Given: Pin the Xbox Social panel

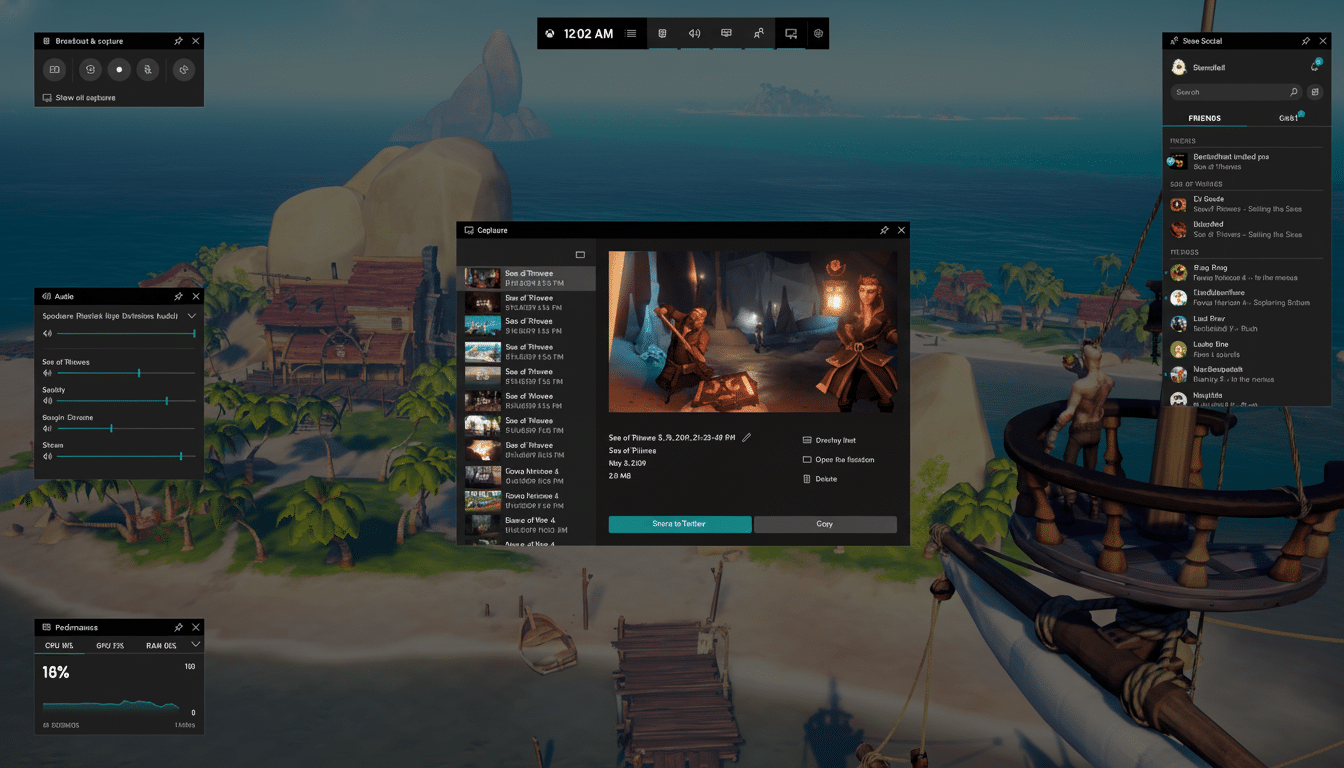Looking at the screenshot, I should 1305,41.
